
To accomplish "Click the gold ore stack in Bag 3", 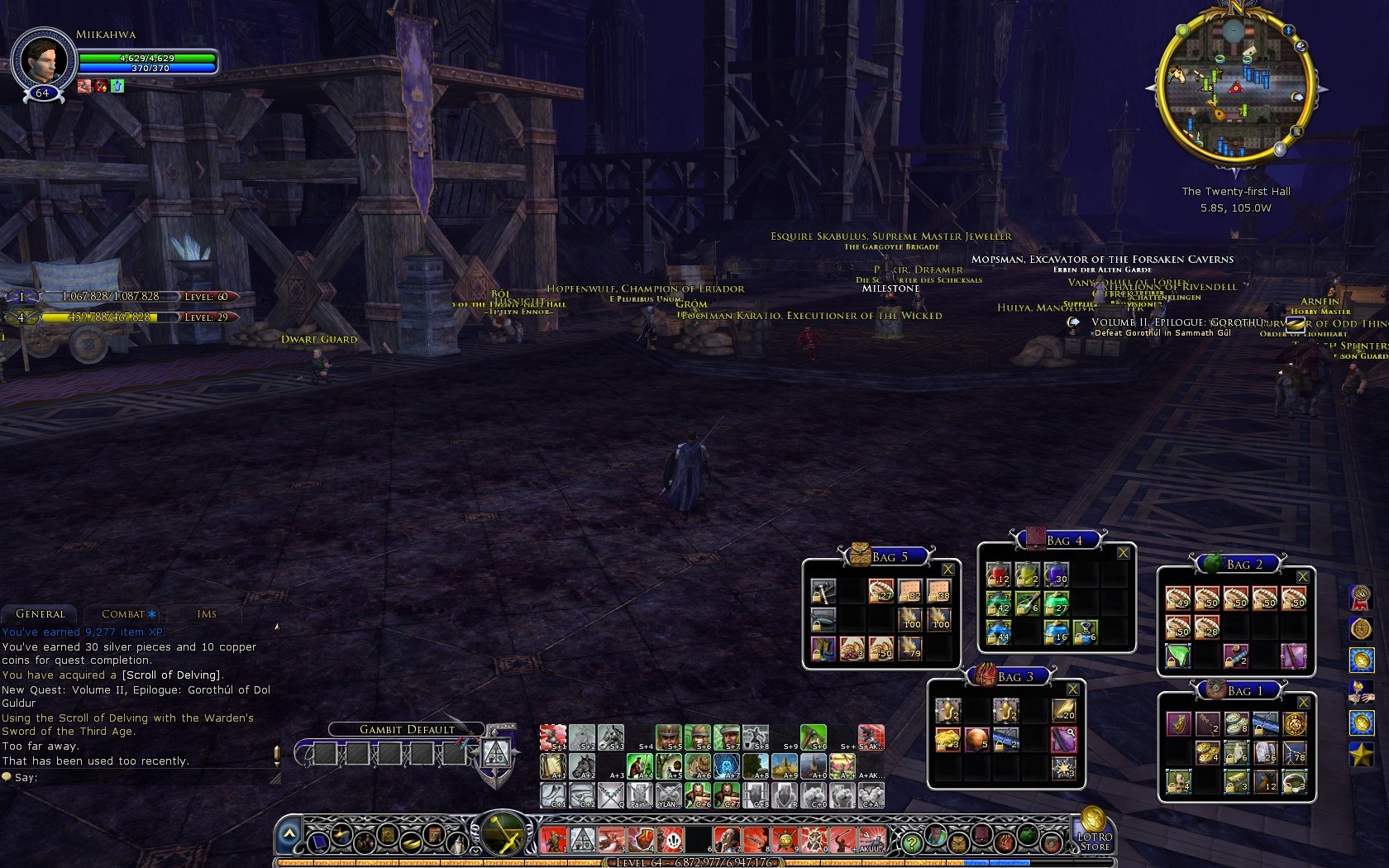I will coord(947,739).
